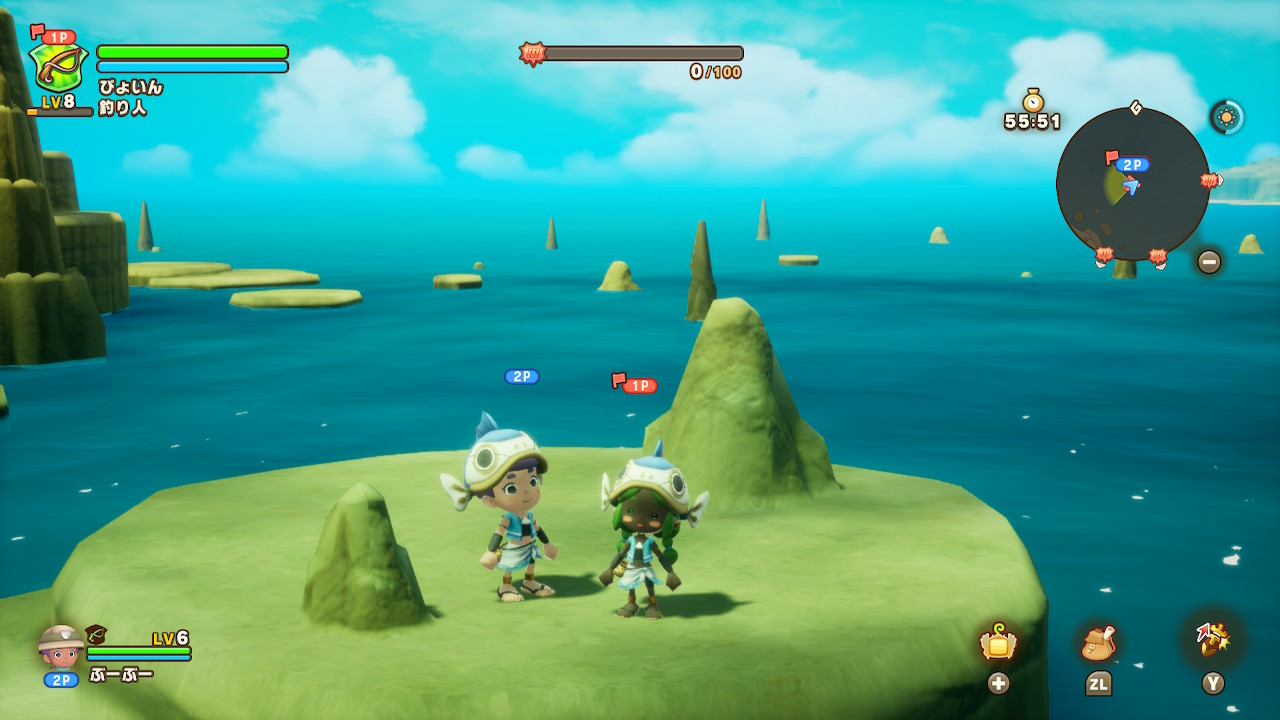The width and height of the screenshot is (1280, 720).
Task: Select the monster marker on minimap's right edge
Action: 1210,181
